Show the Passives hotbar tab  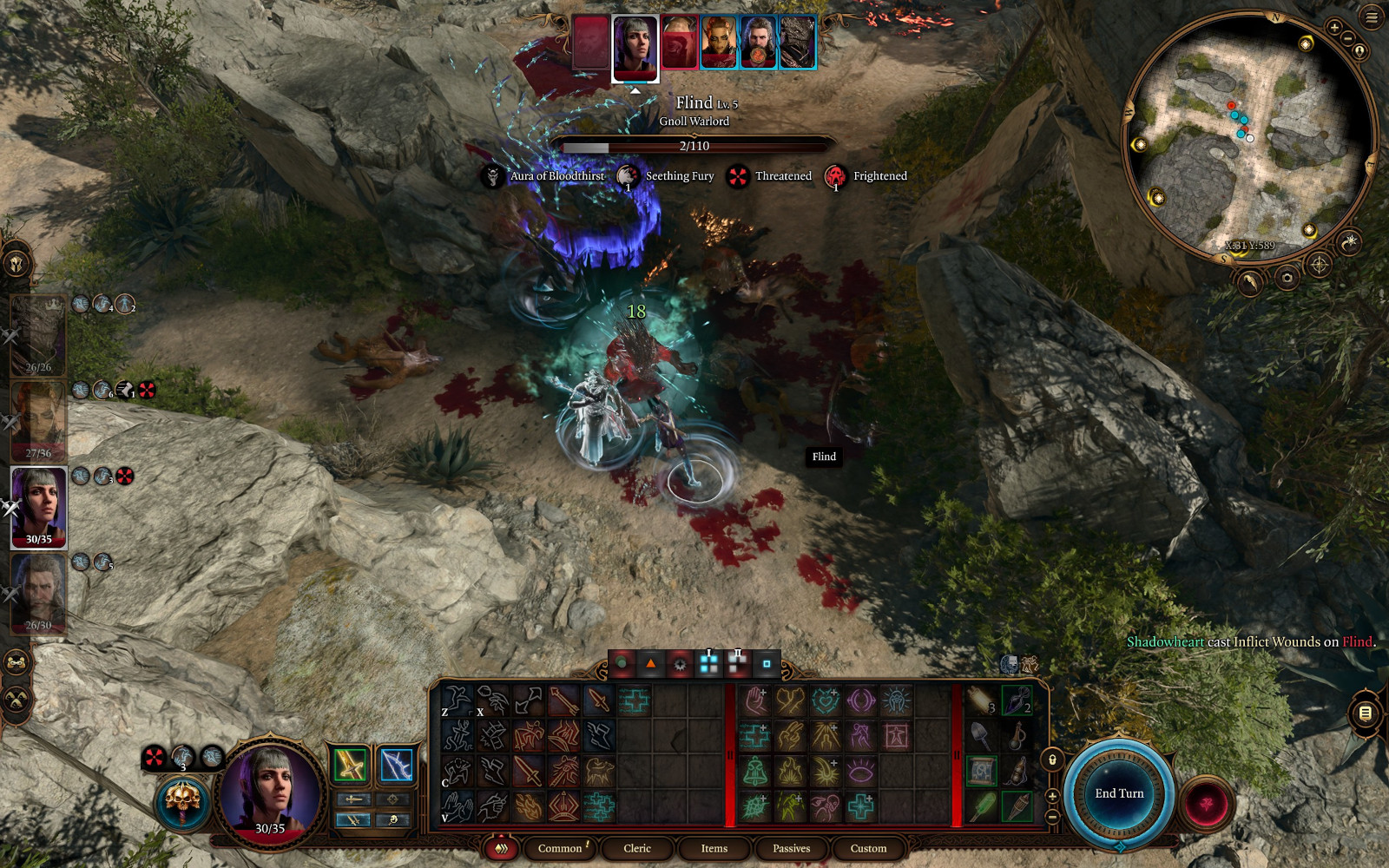(791, 848)
